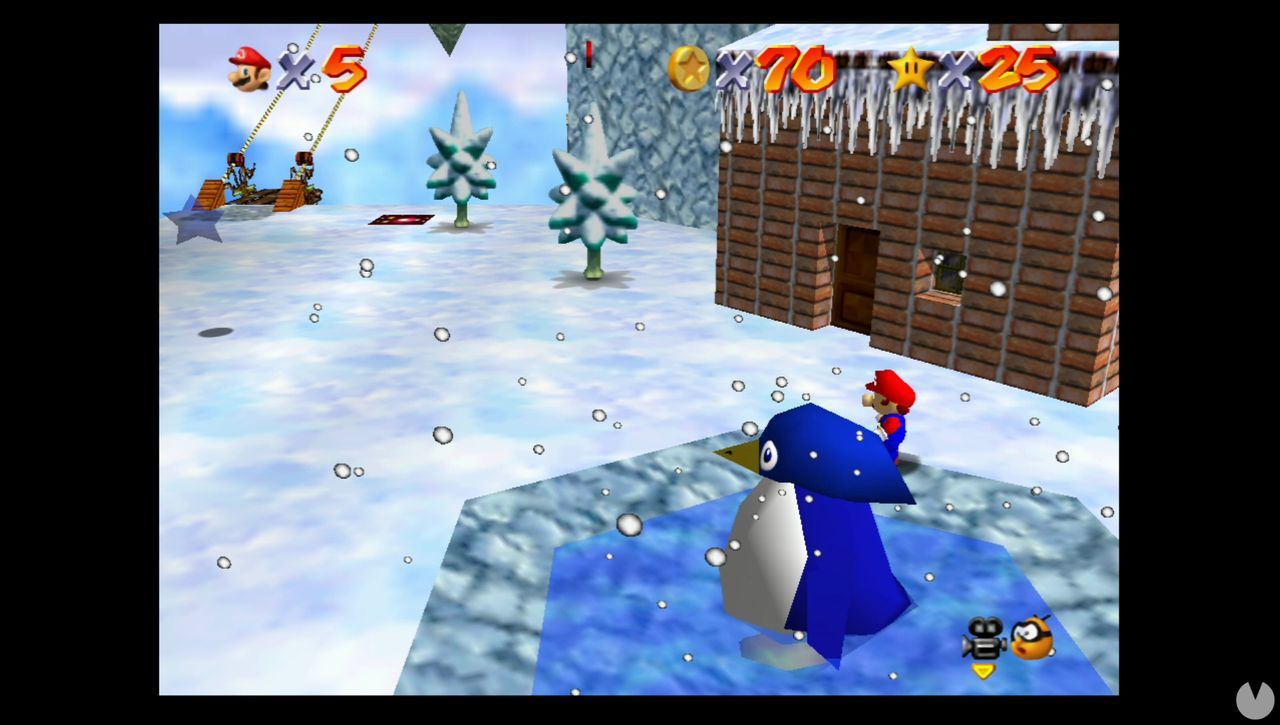Select the gold coin counter icon
This screenshot has height=725, width=1280.
click(688, 69)
